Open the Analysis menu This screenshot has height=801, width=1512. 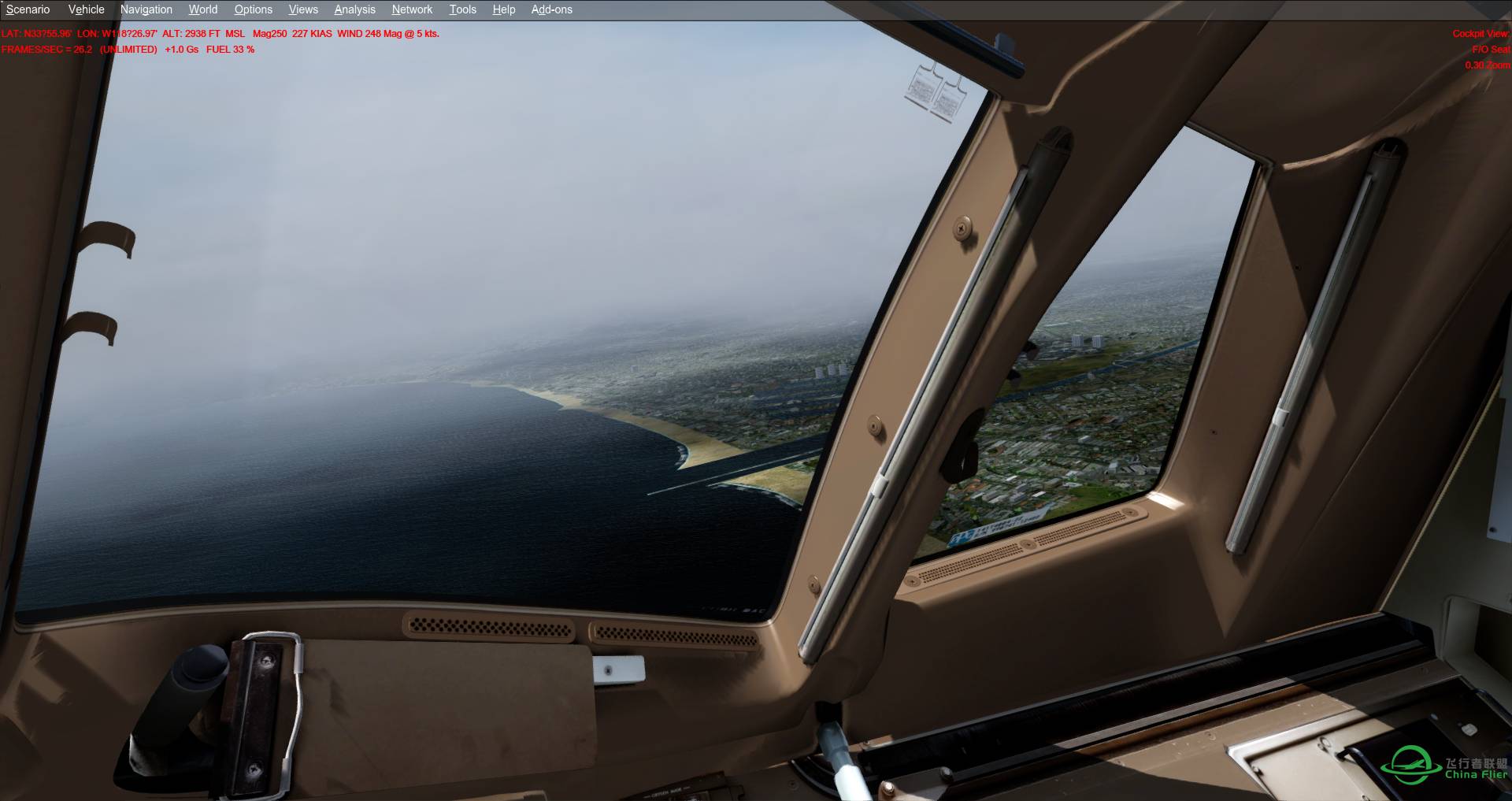354,9
